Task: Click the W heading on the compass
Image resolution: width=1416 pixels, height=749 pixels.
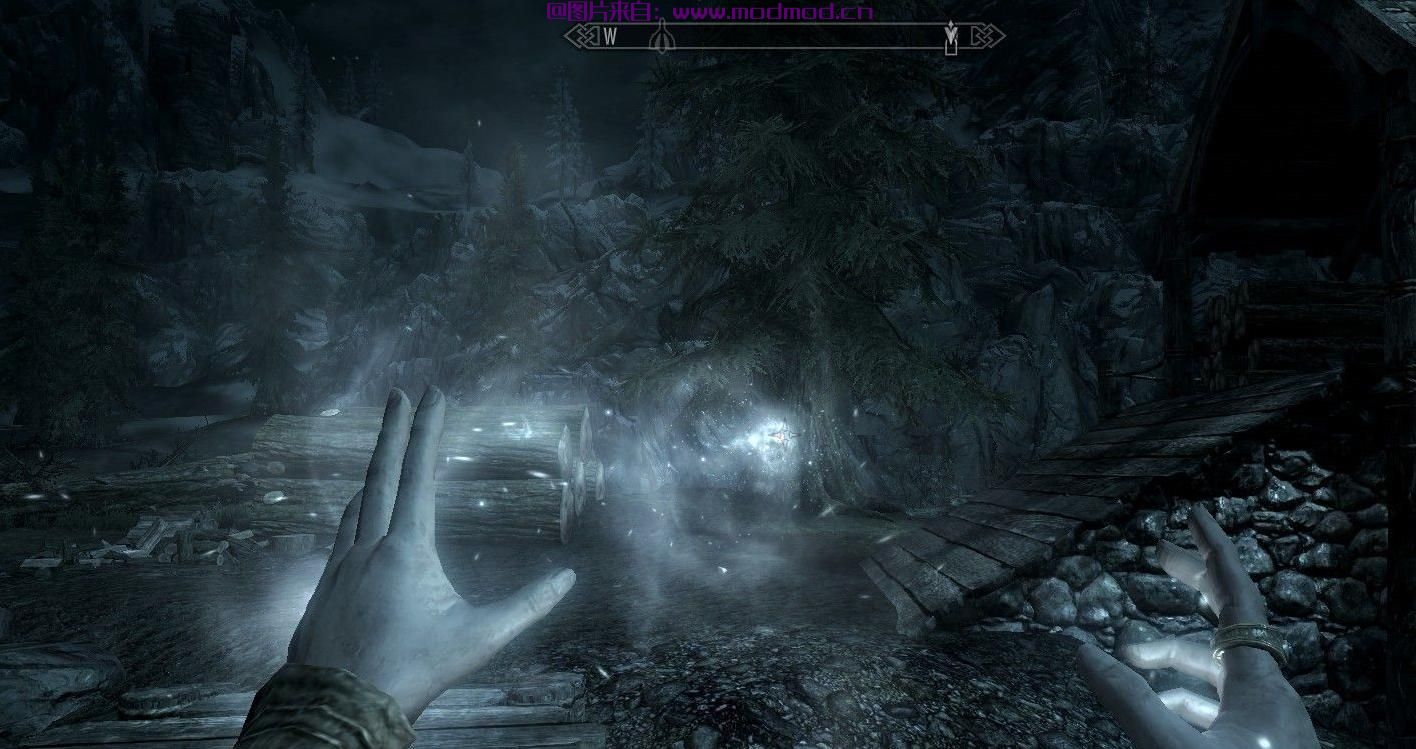Action: (x=610, y=37)
